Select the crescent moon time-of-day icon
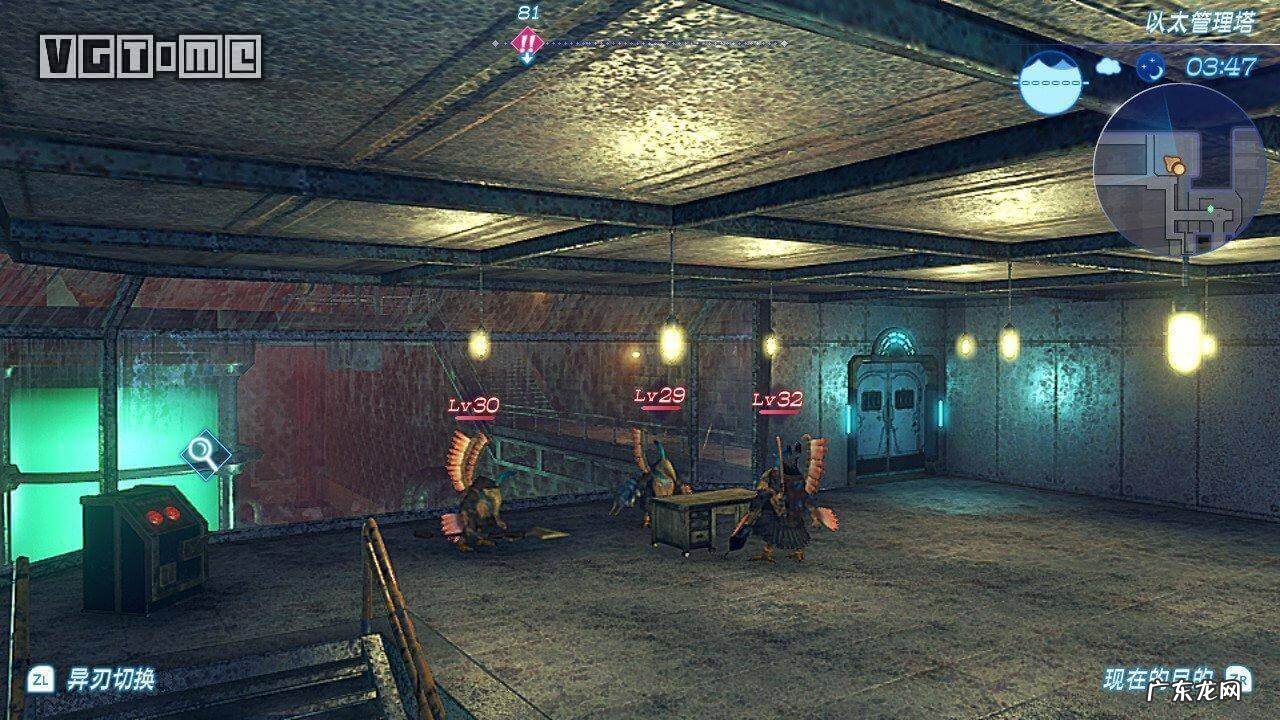 (1149, 67)
